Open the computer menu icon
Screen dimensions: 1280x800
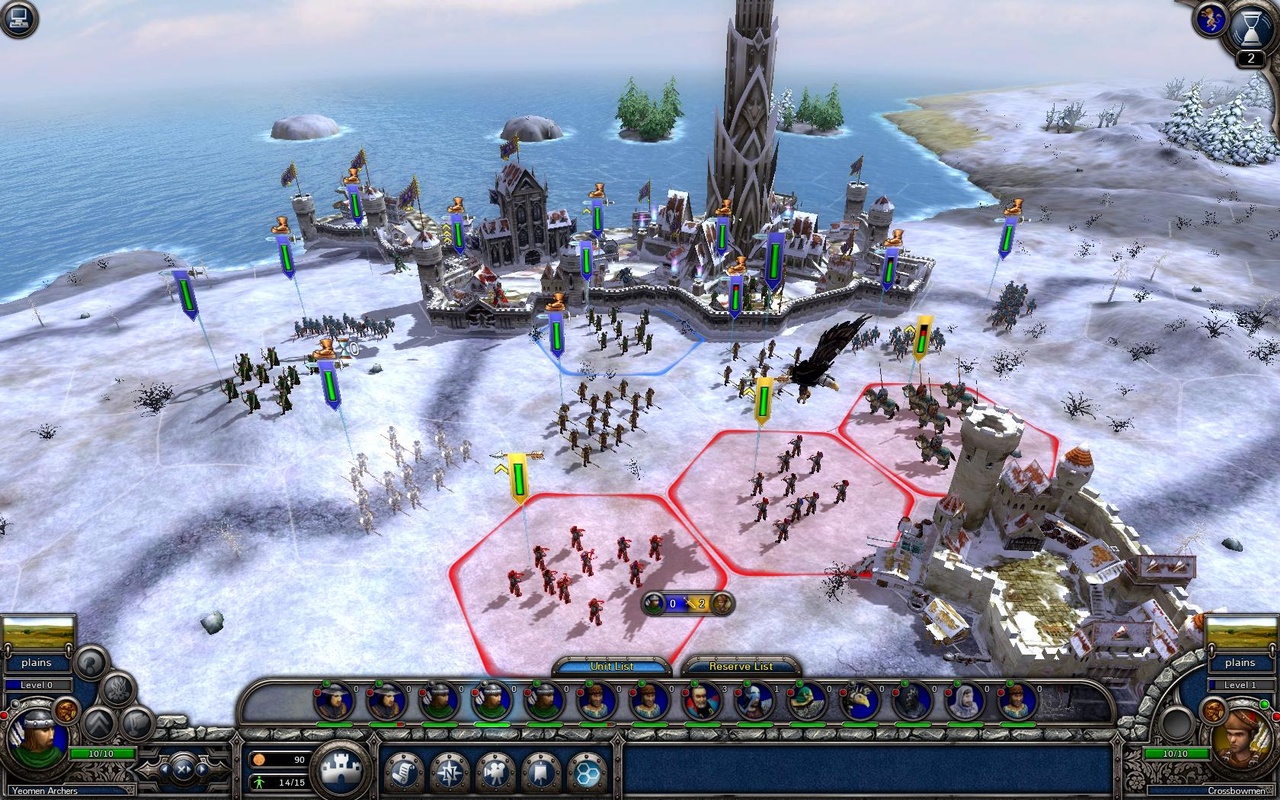coord(18,19)
